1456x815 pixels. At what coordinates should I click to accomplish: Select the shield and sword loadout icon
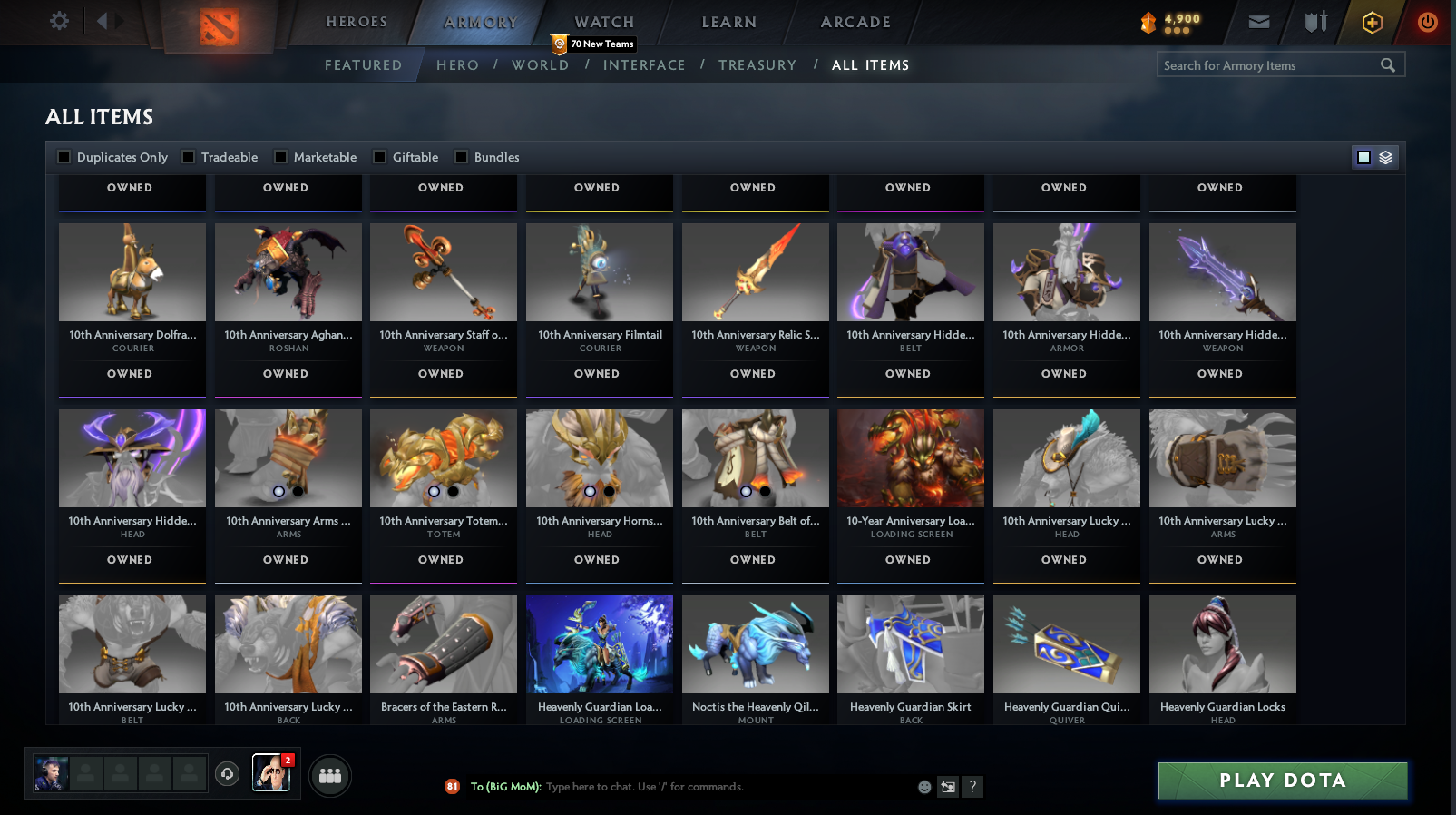click(x=1314, y=22)
